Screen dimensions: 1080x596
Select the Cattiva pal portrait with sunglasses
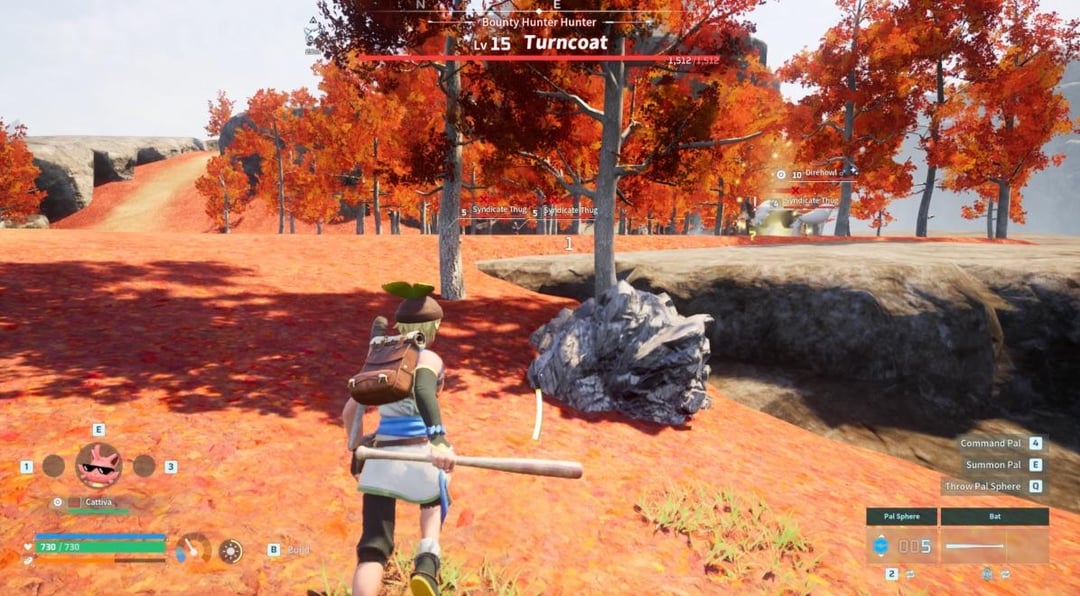[x=98, y=465]
